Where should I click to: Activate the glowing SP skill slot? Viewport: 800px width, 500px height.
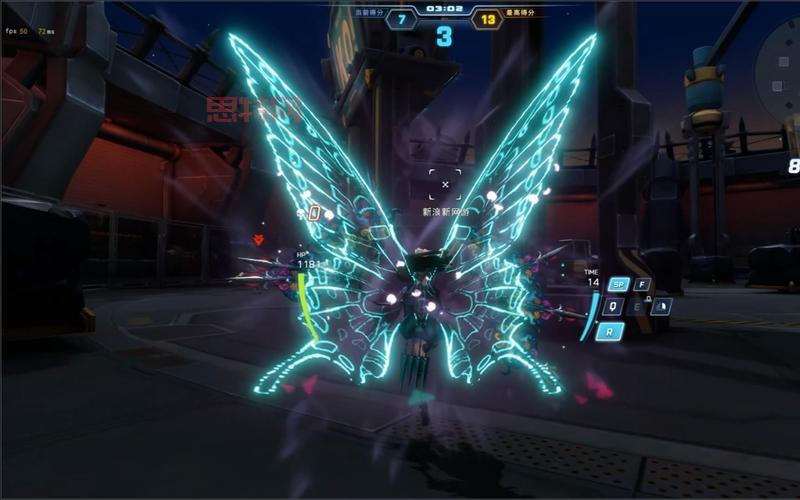coord(619,285)
